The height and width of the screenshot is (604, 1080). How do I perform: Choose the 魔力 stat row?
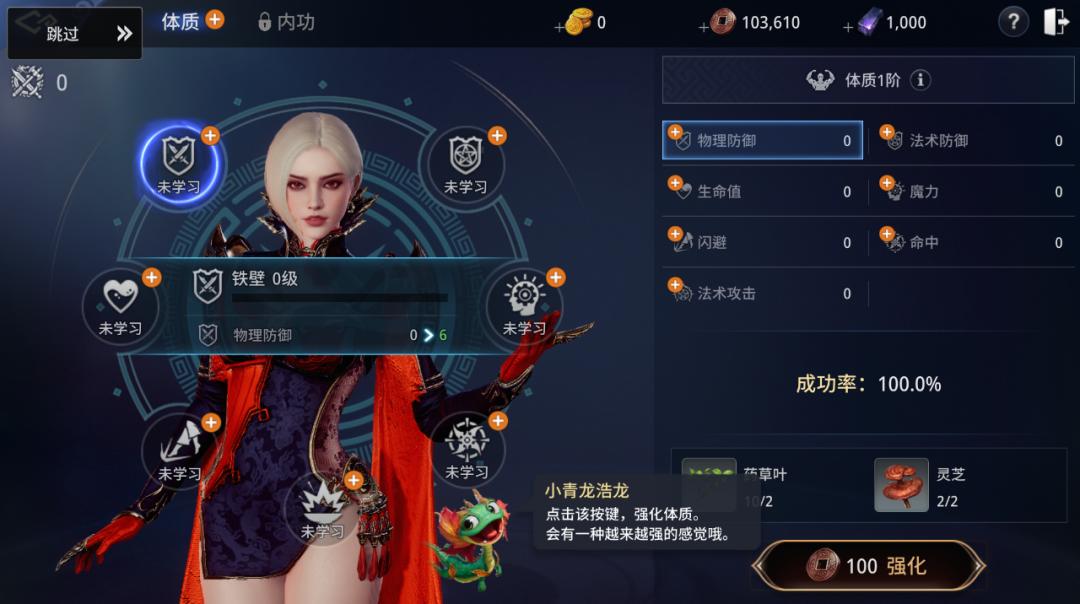click(x=972, y=191)
